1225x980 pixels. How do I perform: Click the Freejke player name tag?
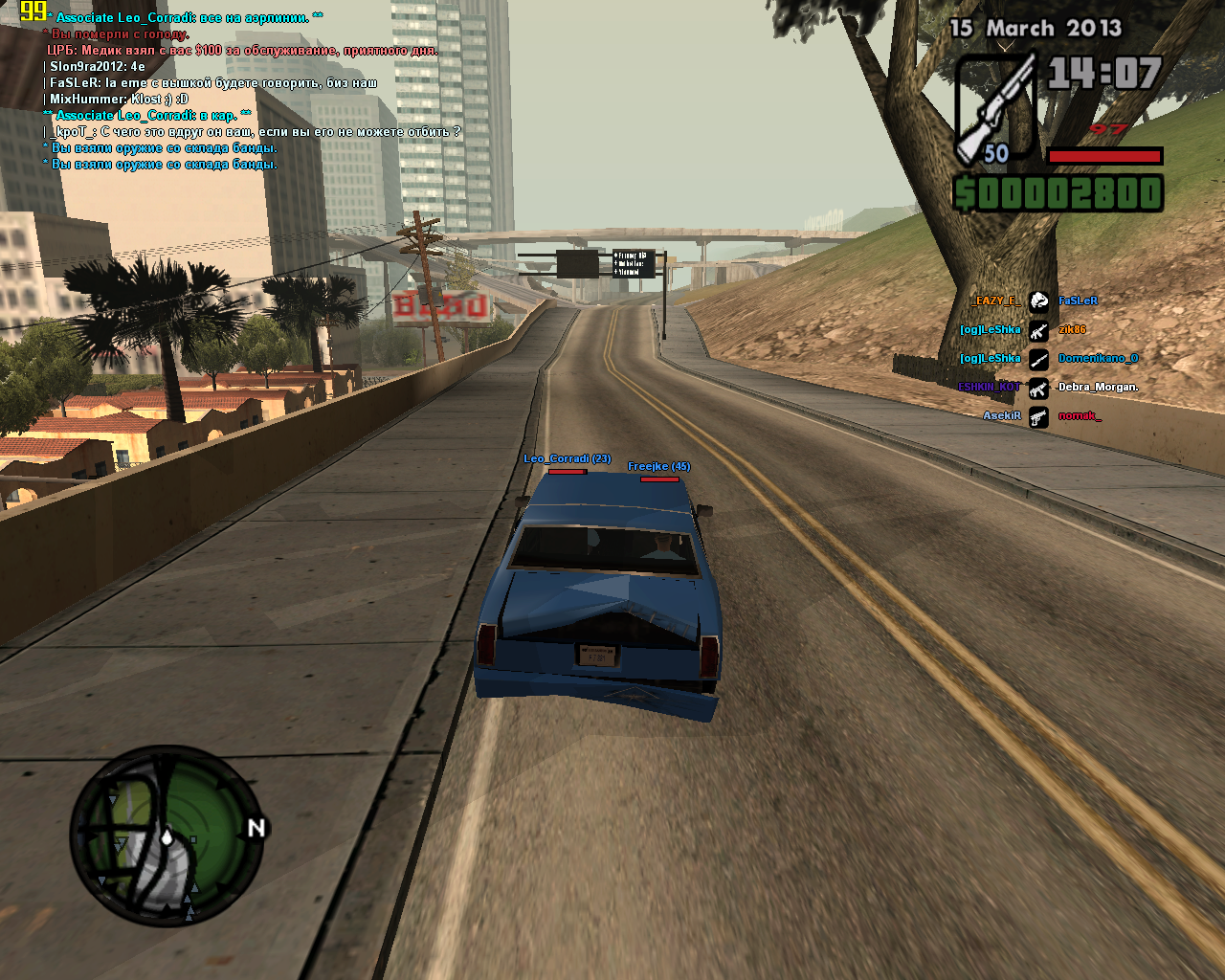pos(658,466)
